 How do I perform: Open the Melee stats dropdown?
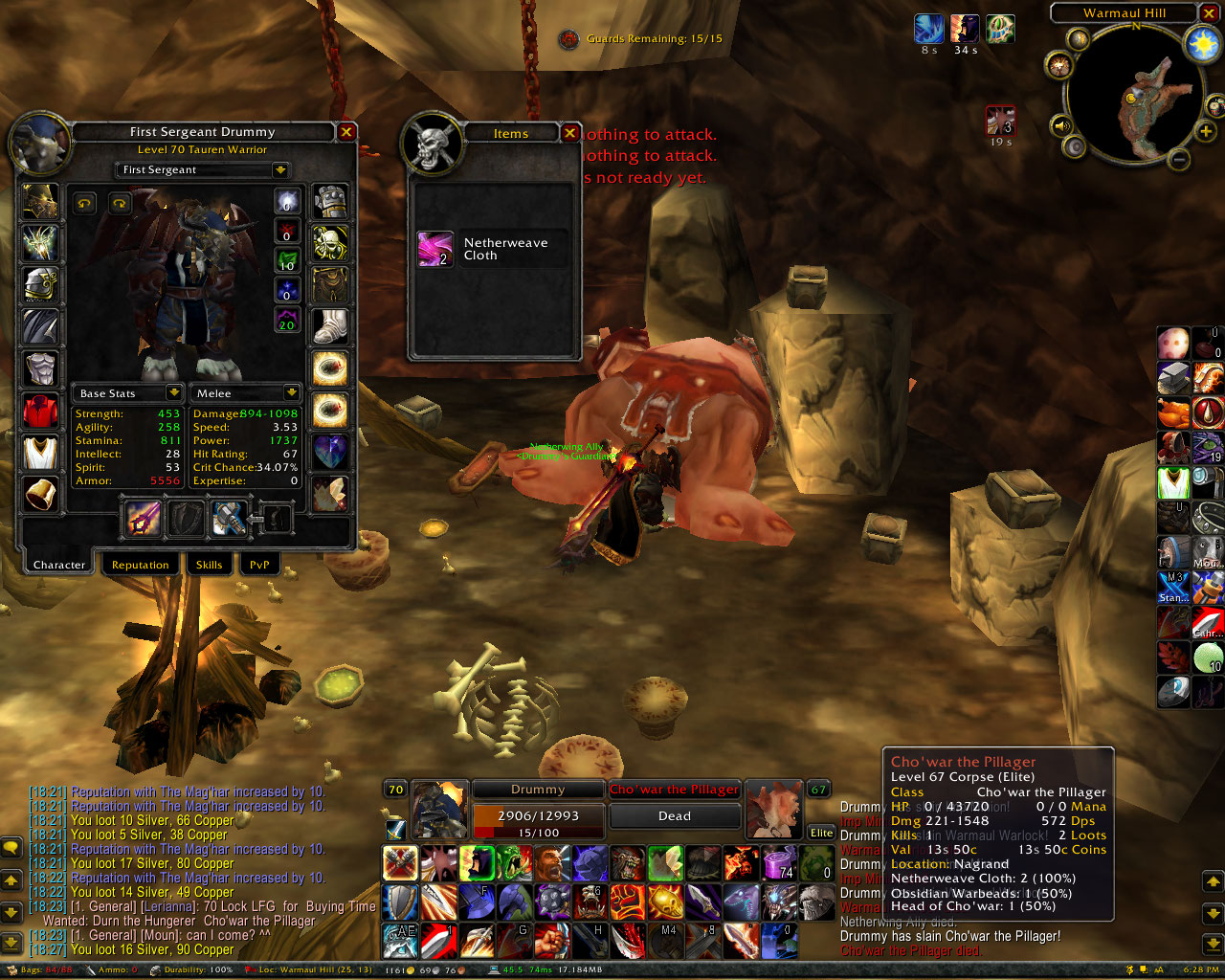click(x=291, y=393)
